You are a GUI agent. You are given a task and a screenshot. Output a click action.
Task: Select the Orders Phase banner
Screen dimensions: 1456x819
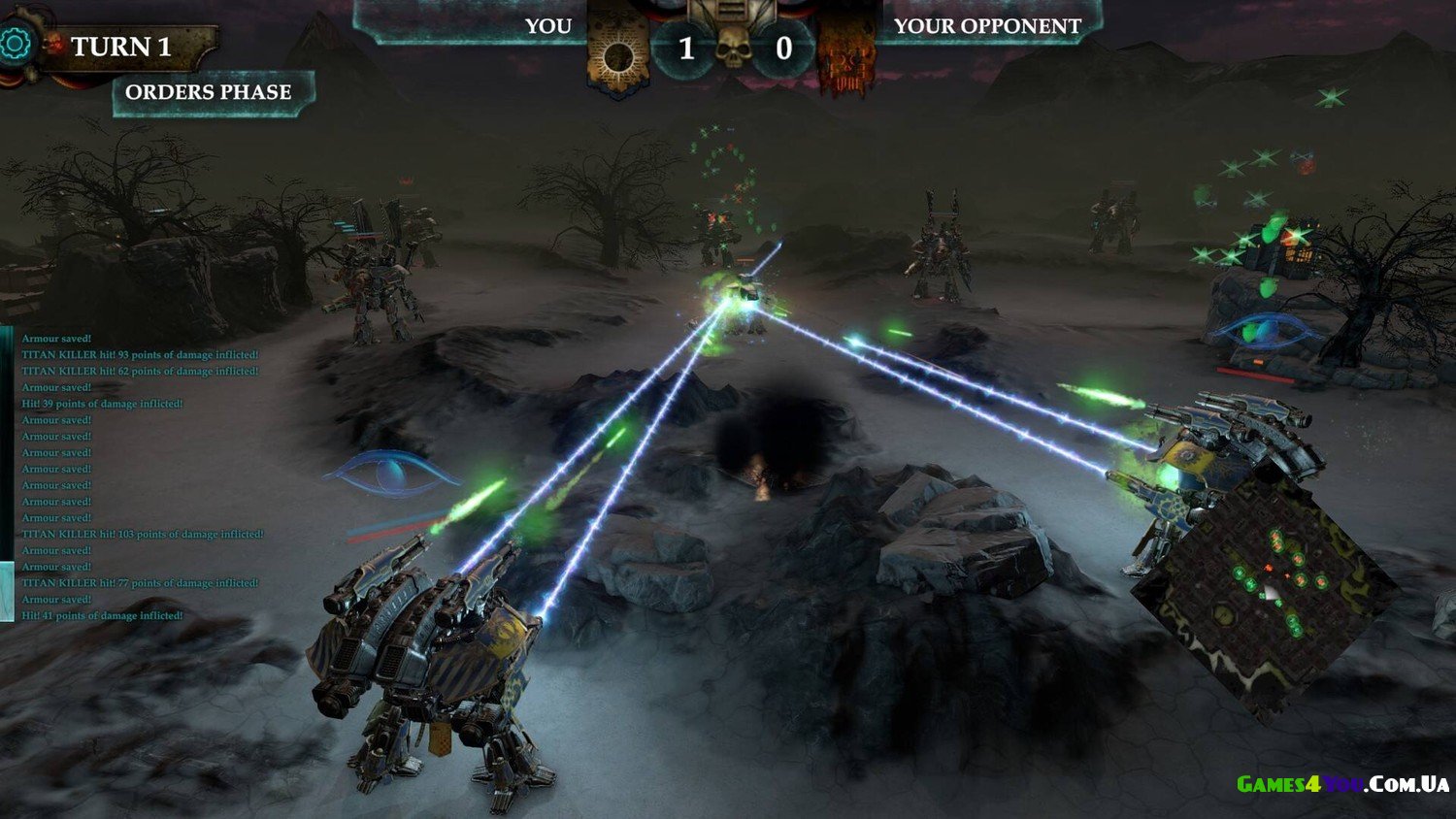pos(210,92)
